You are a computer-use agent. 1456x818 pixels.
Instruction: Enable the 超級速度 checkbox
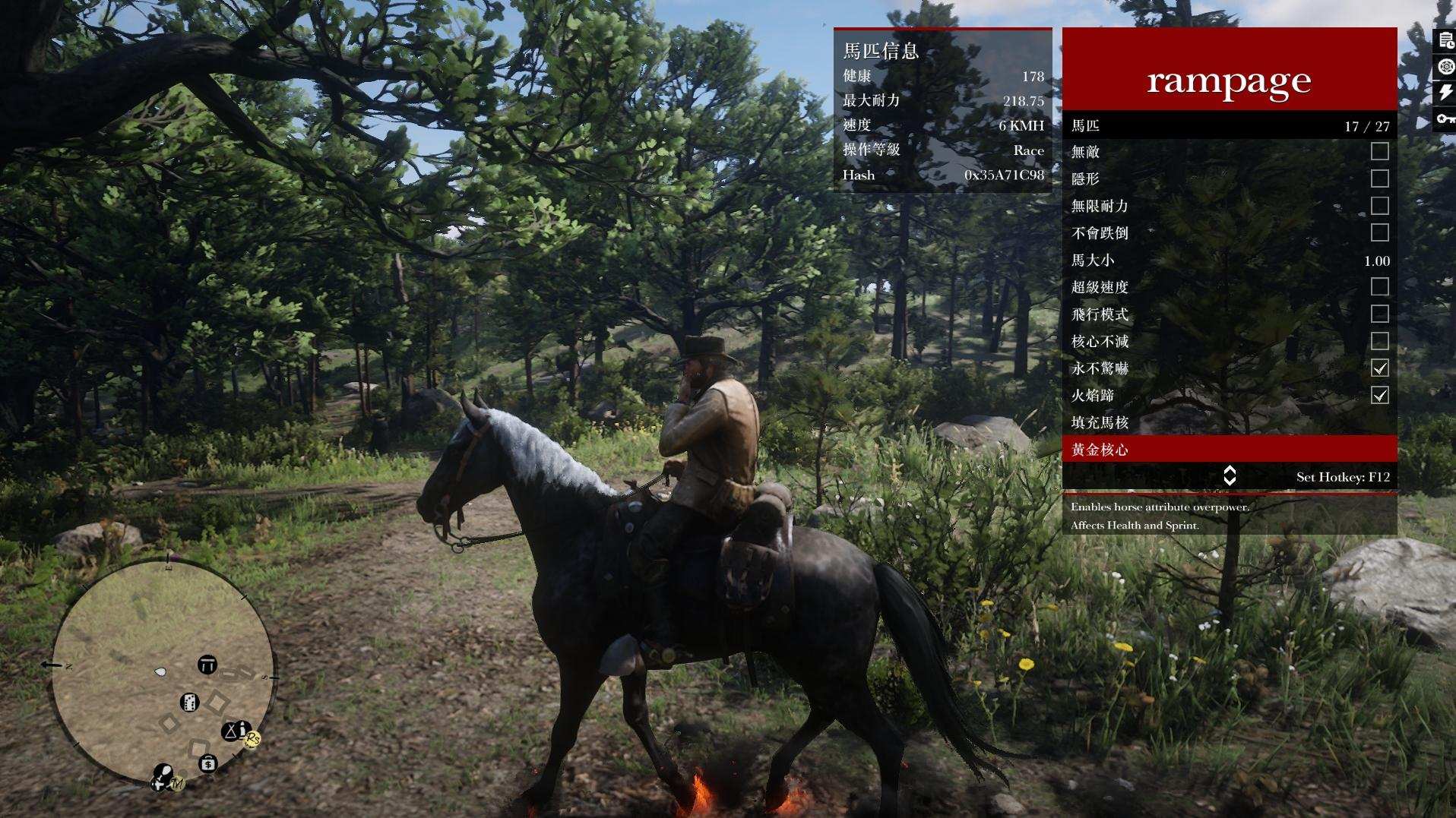(x=1381, y=288)
